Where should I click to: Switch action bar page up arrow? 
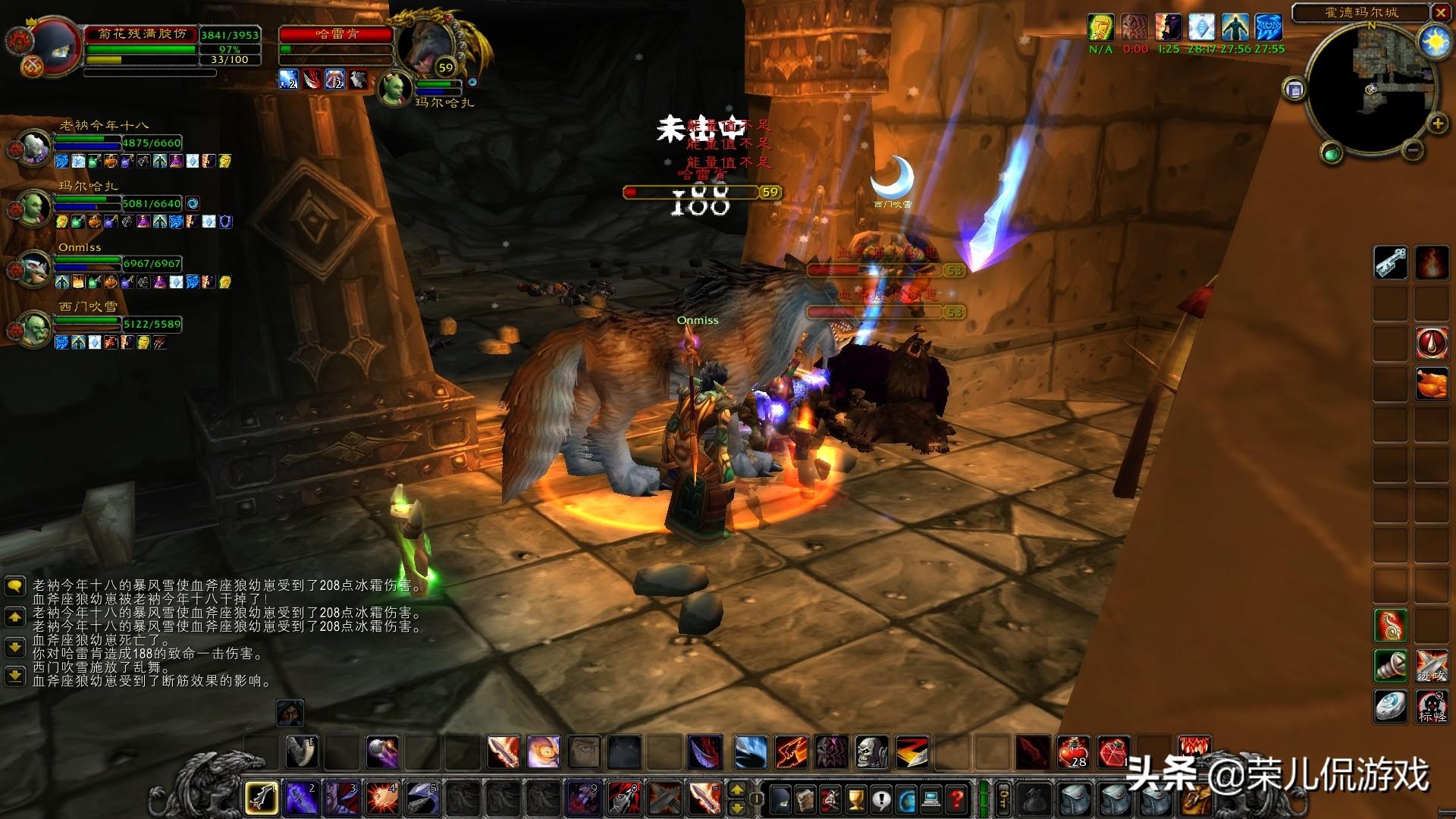(x=736, y=790)
